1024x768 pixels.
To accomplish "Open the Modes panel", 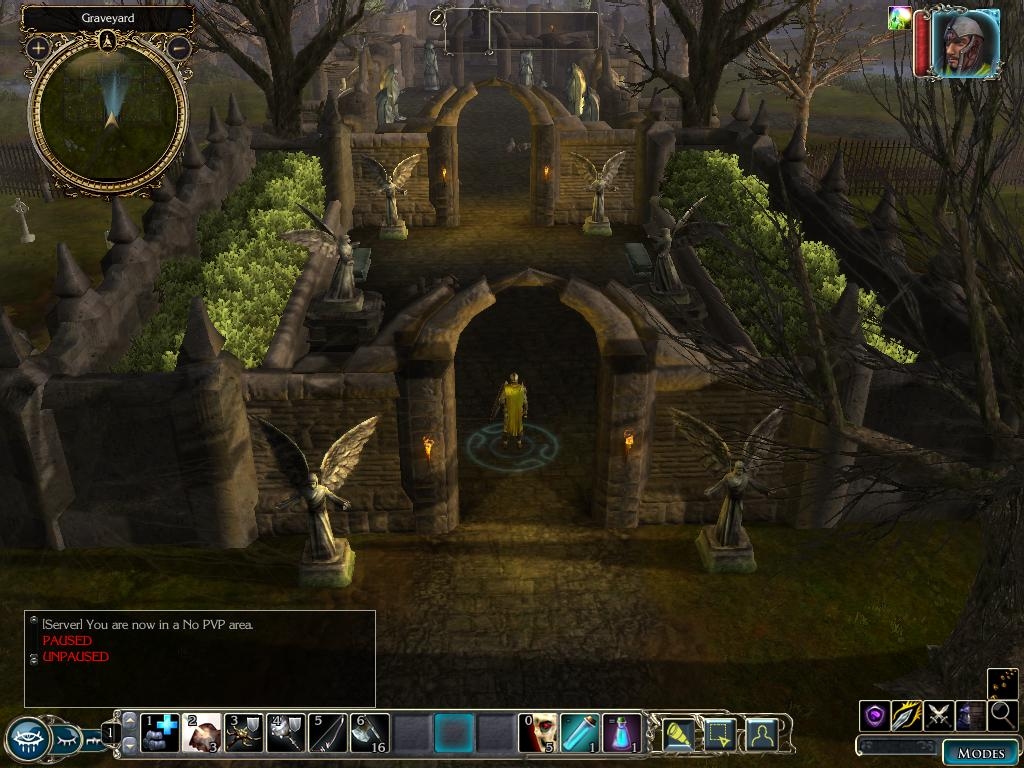I will point(980,753).
